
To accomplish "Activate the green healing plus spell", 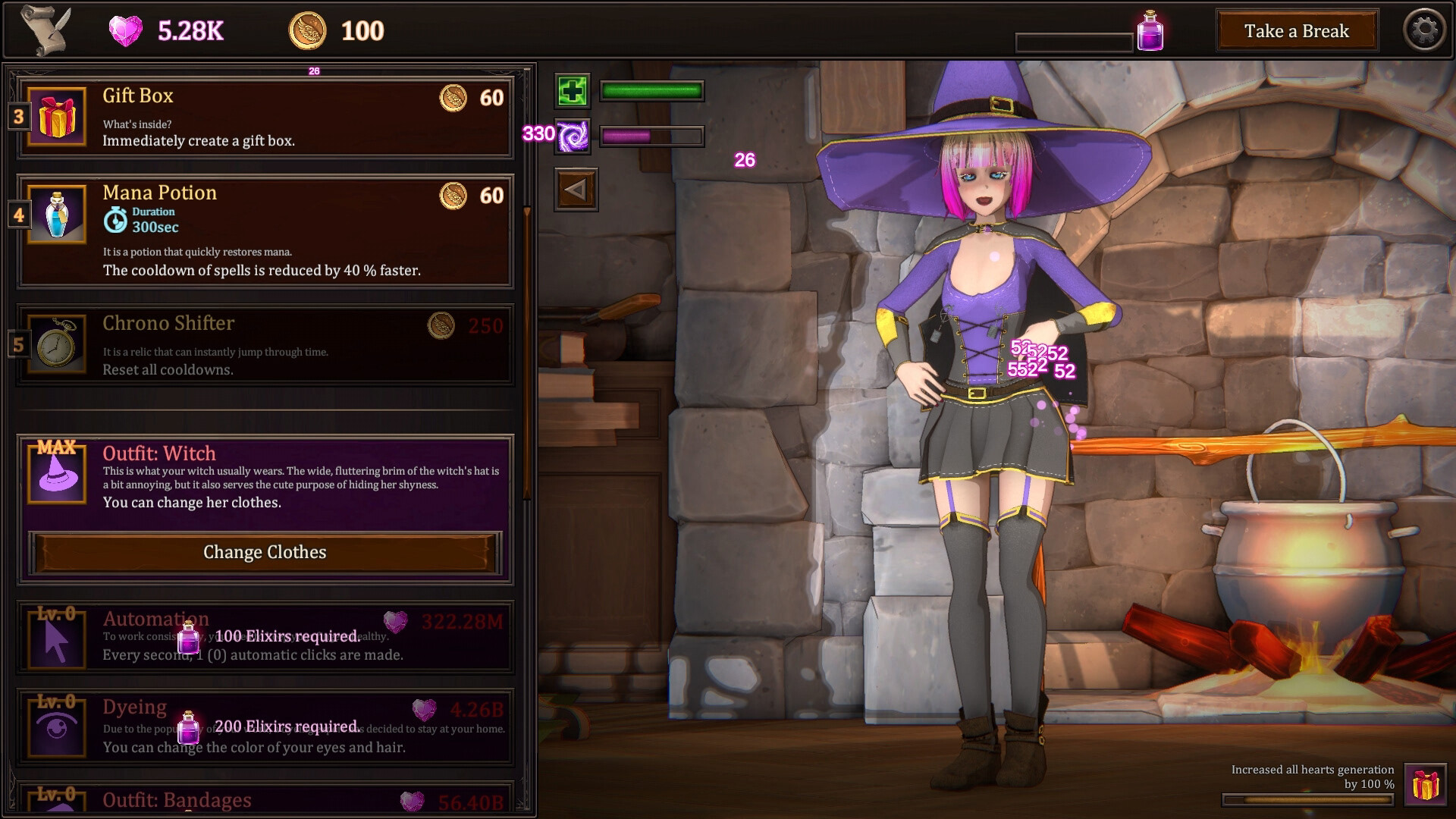I will 573,91.
